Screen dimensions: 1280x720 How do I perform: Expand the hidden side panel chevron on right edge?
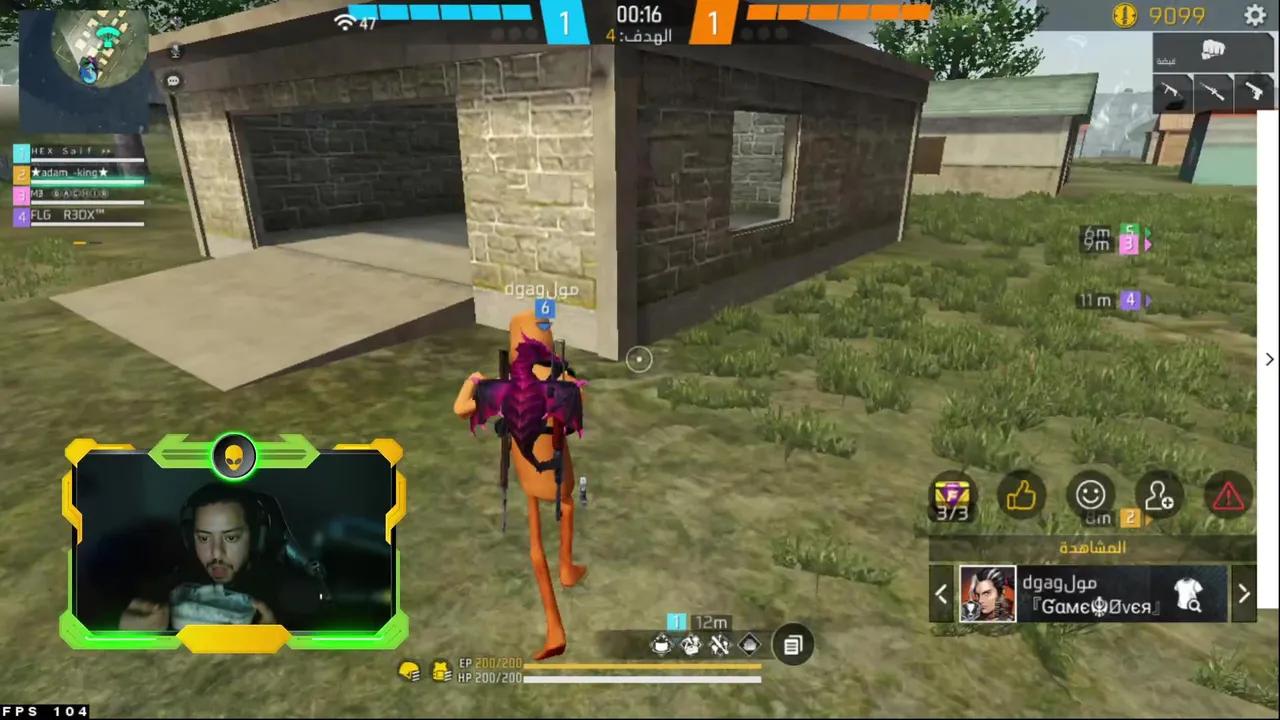click(1269, 359)
